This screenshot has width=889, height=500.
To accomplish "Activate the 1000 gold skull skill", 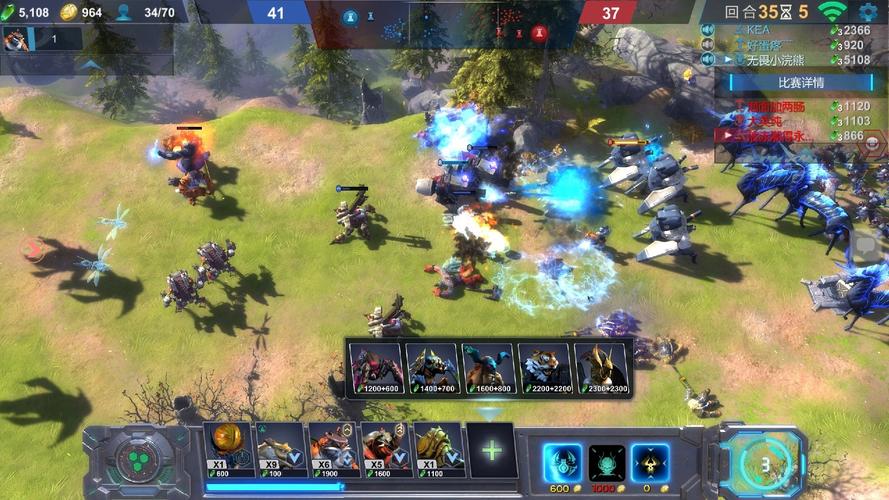I will 606,462.
